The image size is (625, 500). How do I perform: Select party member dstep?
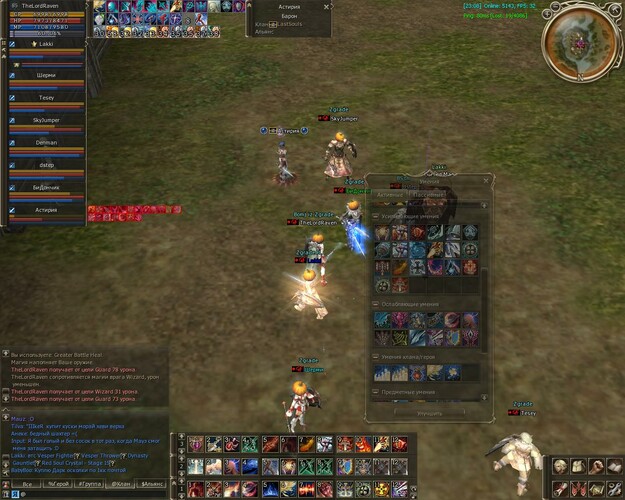click(45, 166)
